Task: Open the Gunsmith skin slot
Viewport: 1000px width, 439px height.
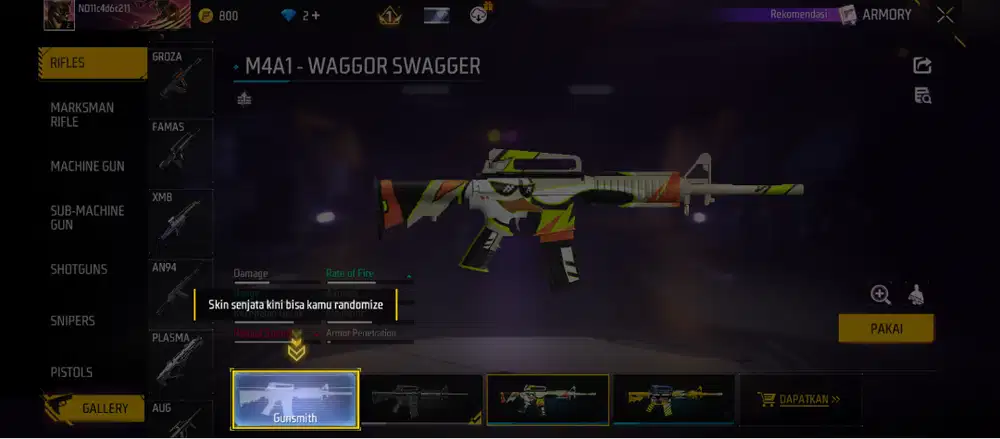Action: coord(295,399)
